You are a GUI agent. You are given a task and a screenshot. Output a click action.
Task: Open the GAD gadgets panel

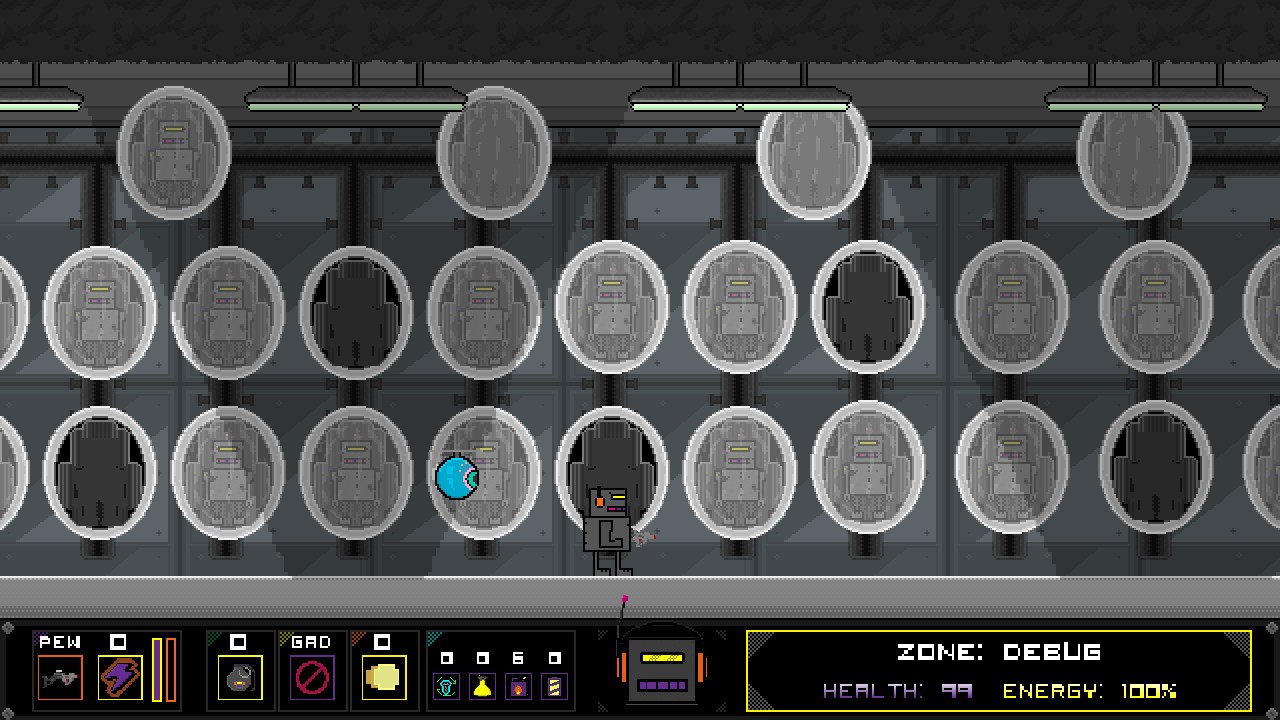coord(311,643)
